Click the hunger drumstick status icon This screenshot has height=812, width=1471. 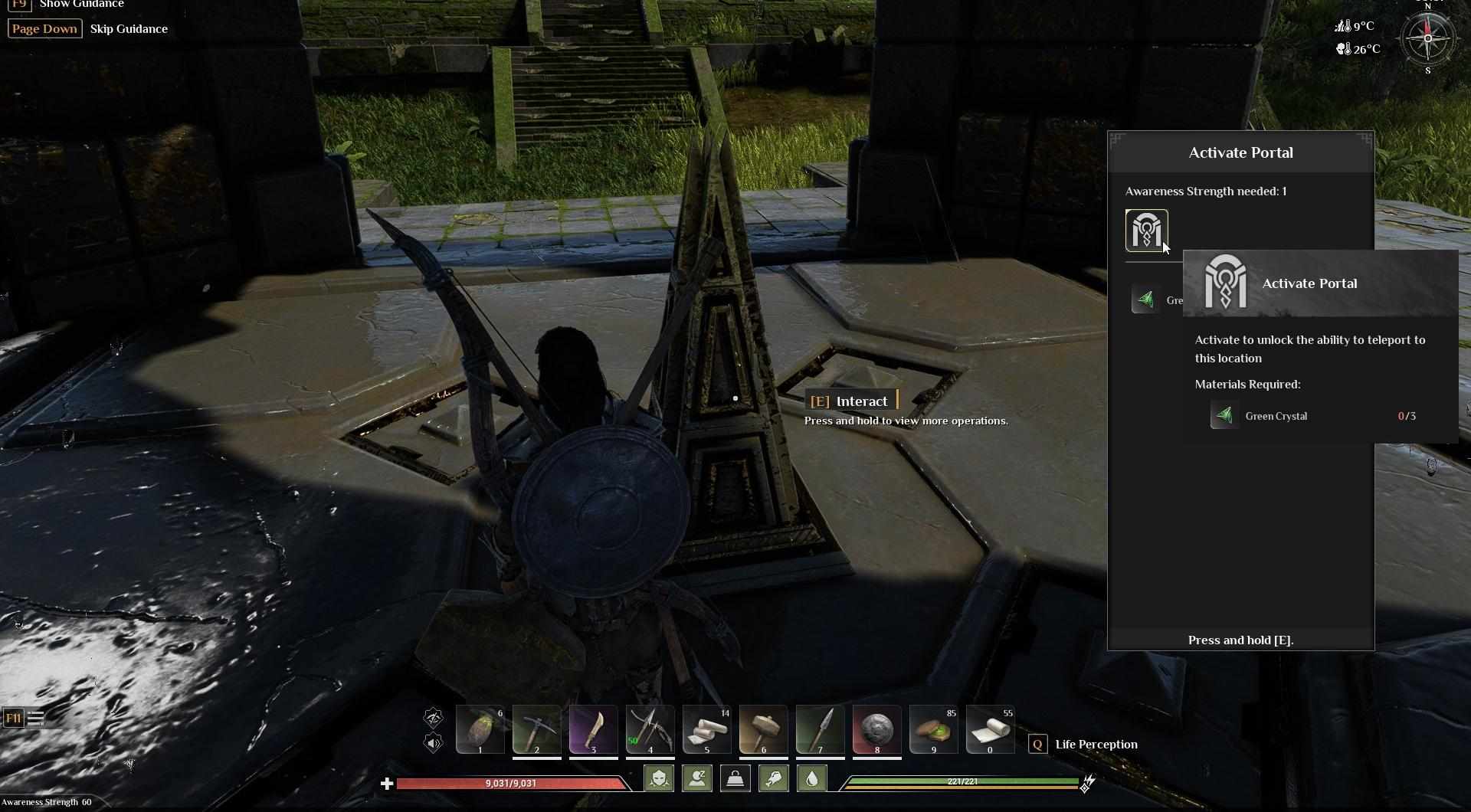coord(772,778)
